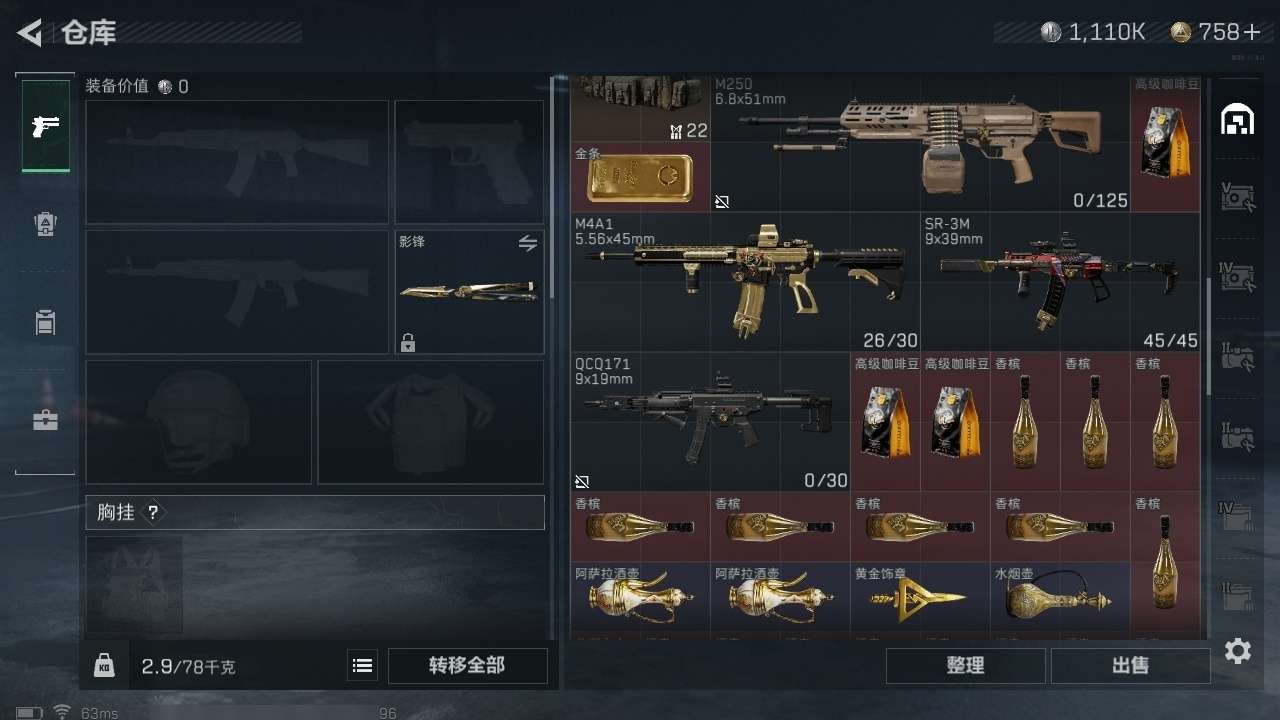Image resolution: width=1280 pixels, height=720 pixels.
Task: Switch to the briefcase tab
Action: coord(46,420)
